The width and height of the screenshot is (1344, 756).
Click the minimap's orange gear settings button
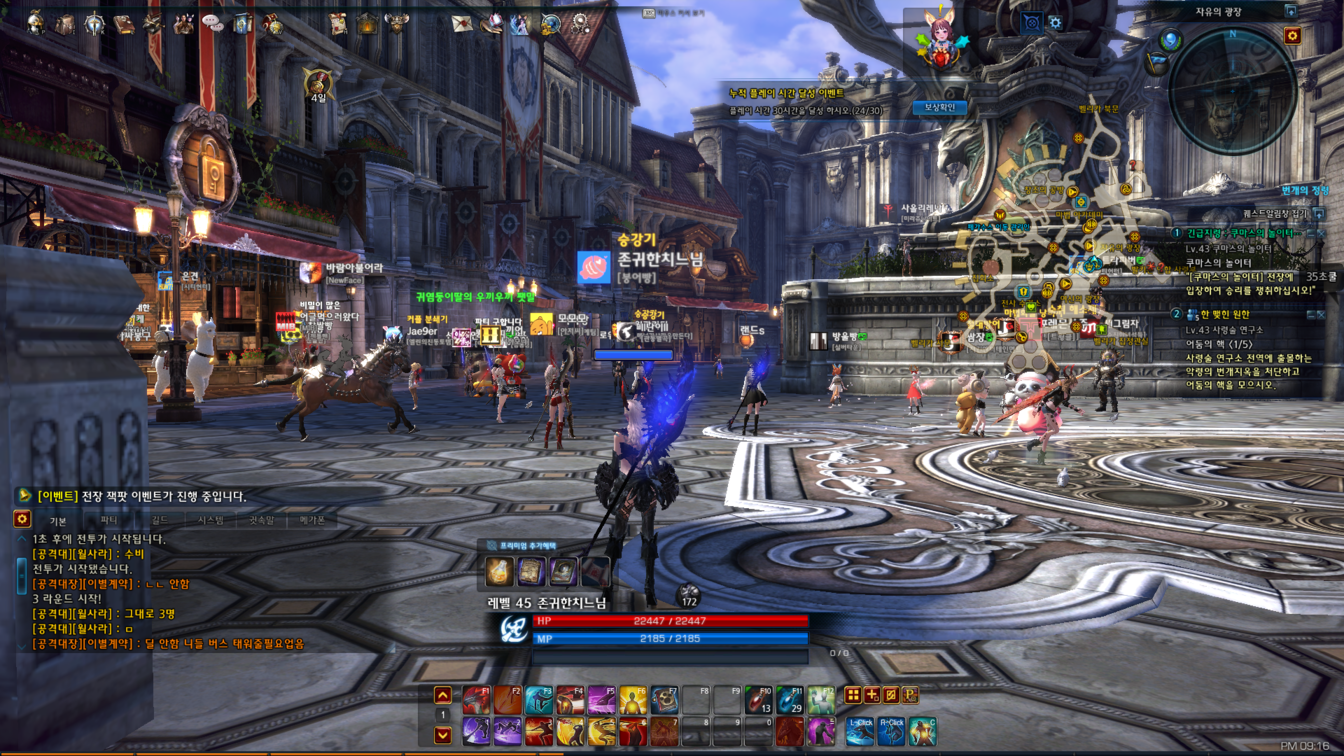click(1292, 36)
